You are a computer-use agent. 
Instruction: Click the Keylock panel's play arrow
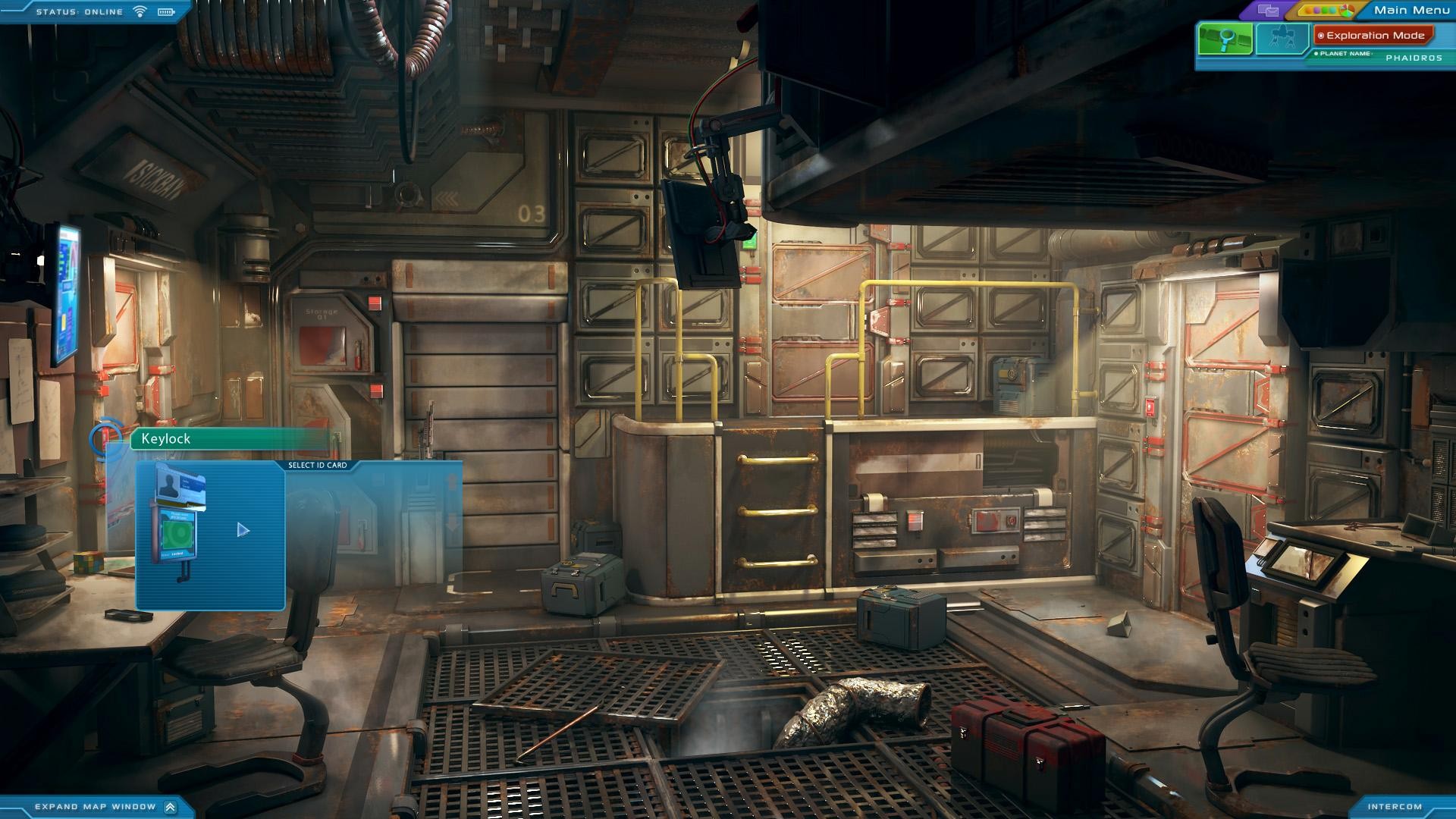[243, 530]
